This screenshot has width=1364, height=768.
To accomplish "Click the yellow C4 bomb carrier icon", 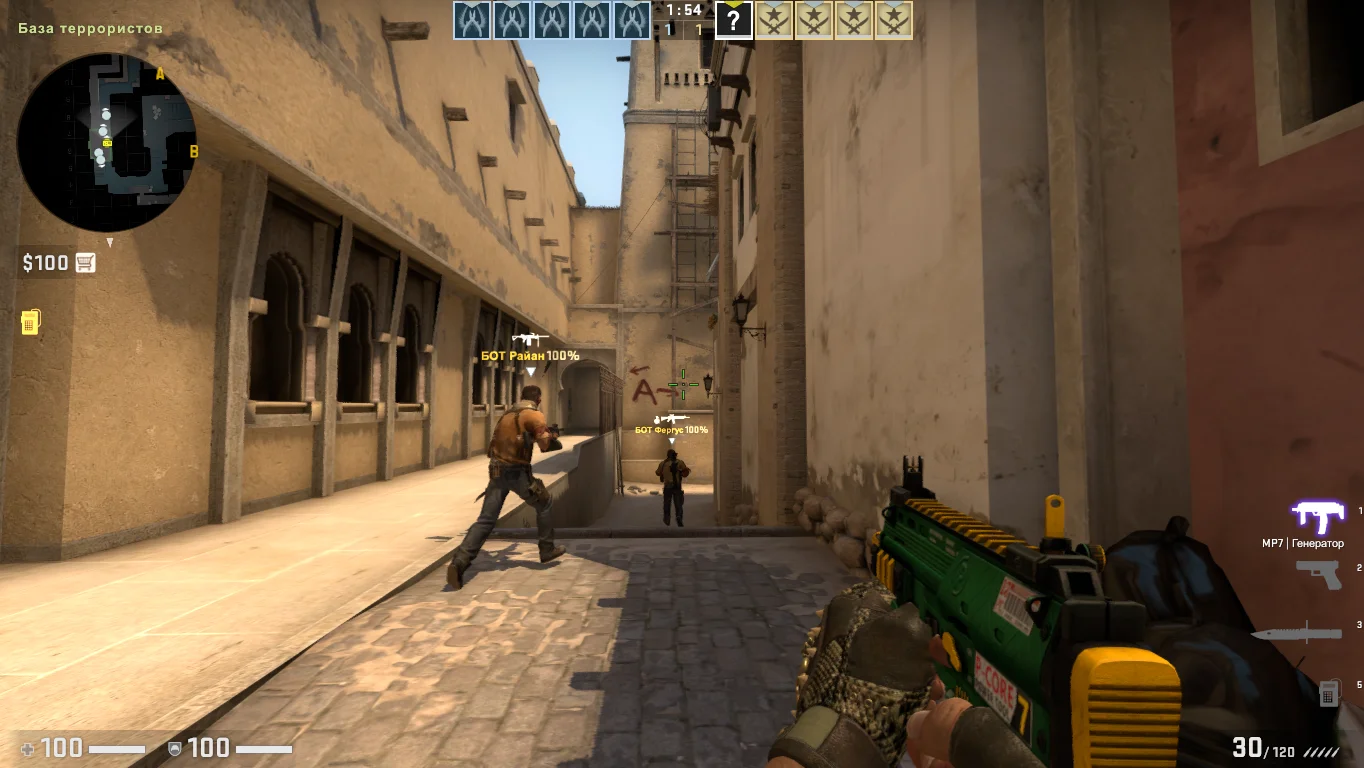I will (30, 321).
